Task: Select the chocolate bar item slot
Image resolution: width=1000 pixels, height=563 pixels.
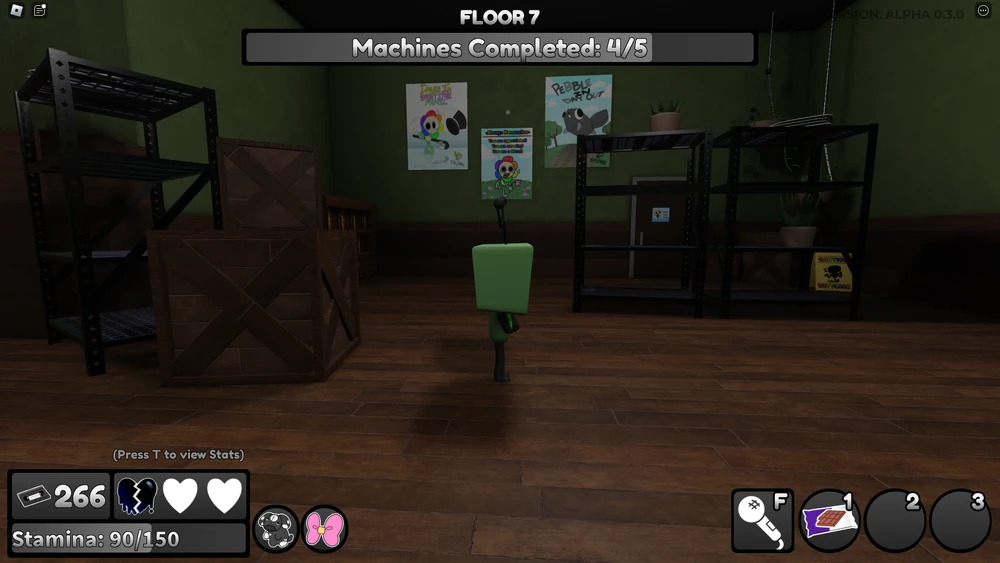Action: pos(830,520)
